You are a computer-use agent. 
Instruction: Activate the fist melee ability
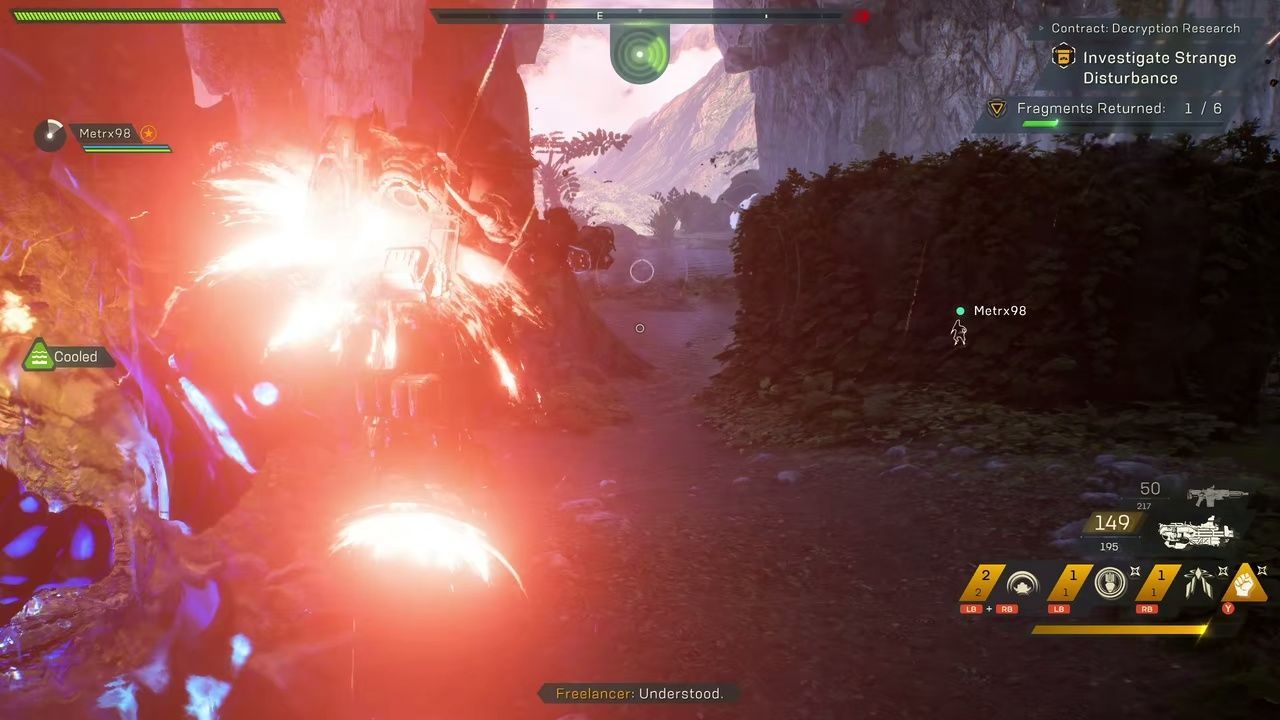coord(1244,583)
